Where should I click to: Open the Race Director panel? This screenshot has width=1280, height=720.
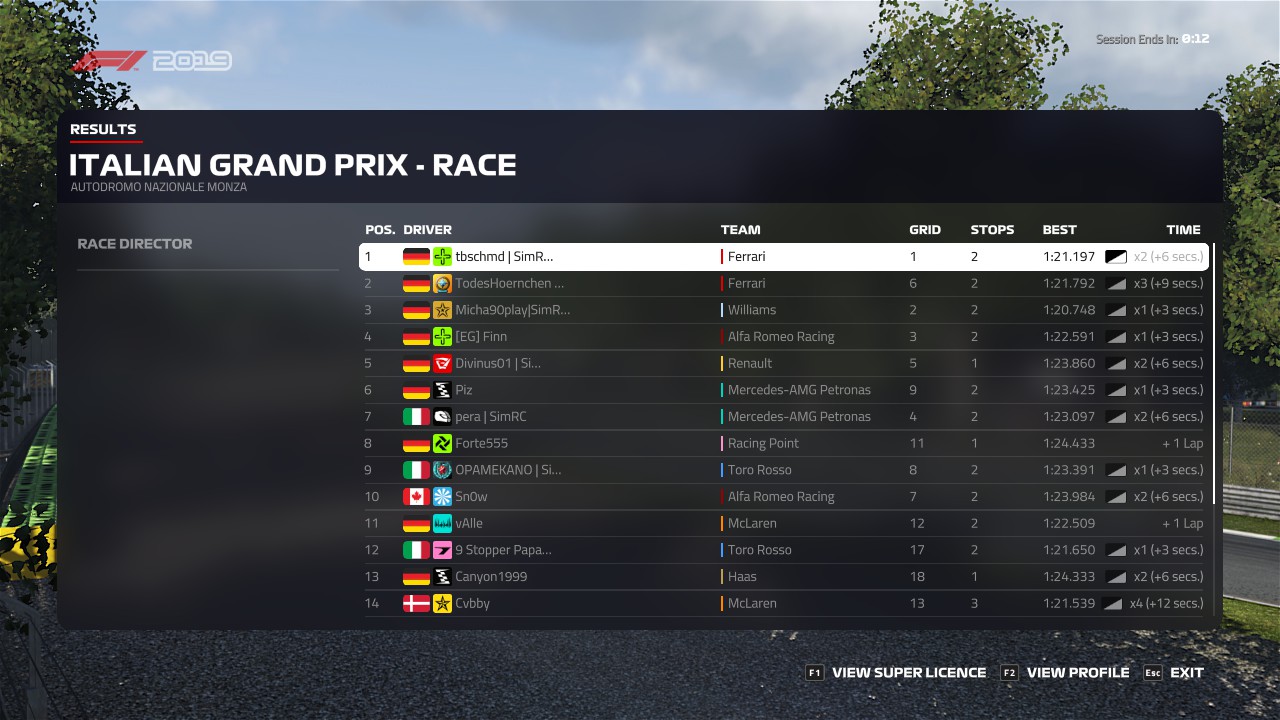click(135, 244)
